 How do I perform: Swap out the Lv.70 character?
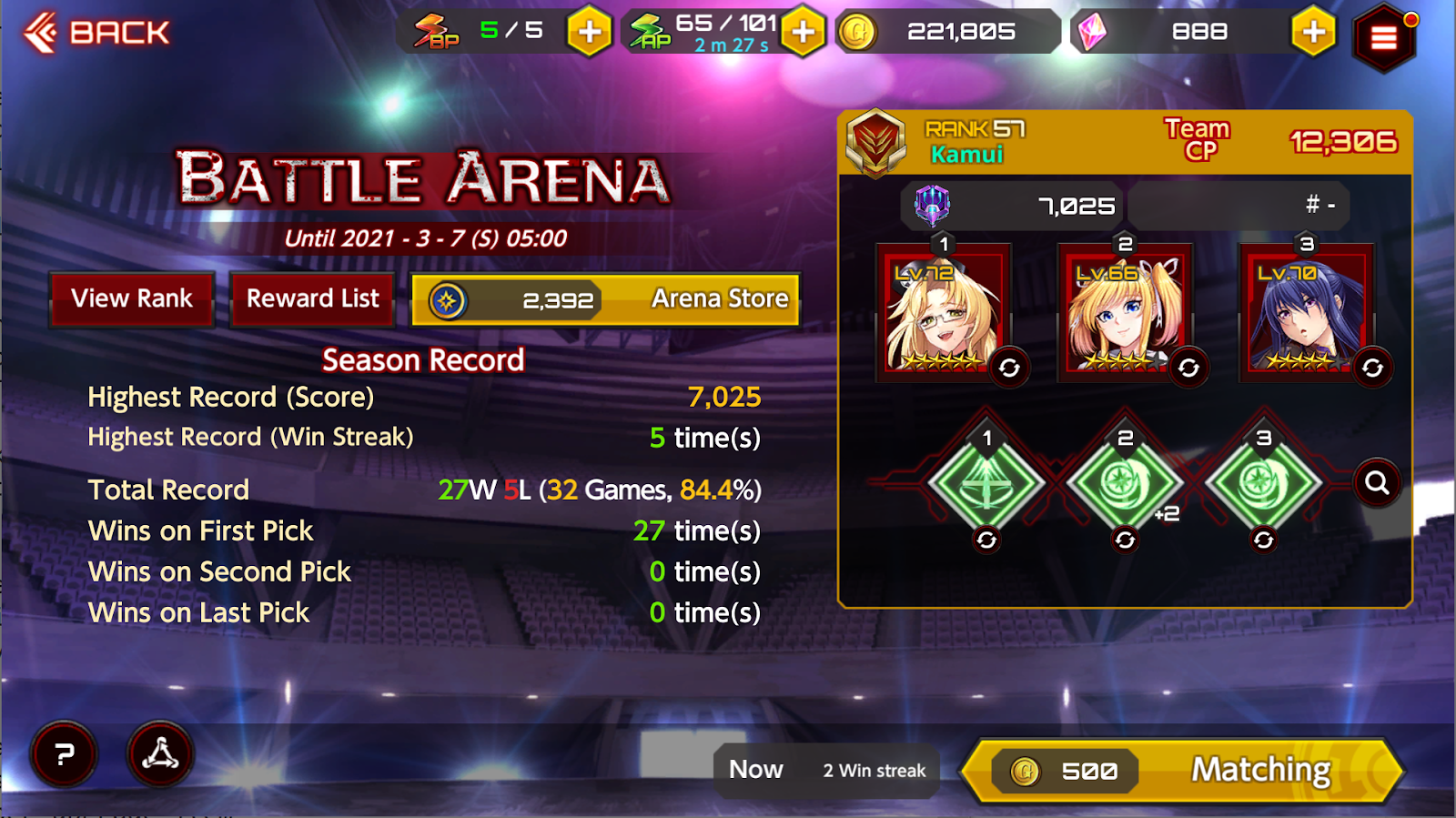1372,368
